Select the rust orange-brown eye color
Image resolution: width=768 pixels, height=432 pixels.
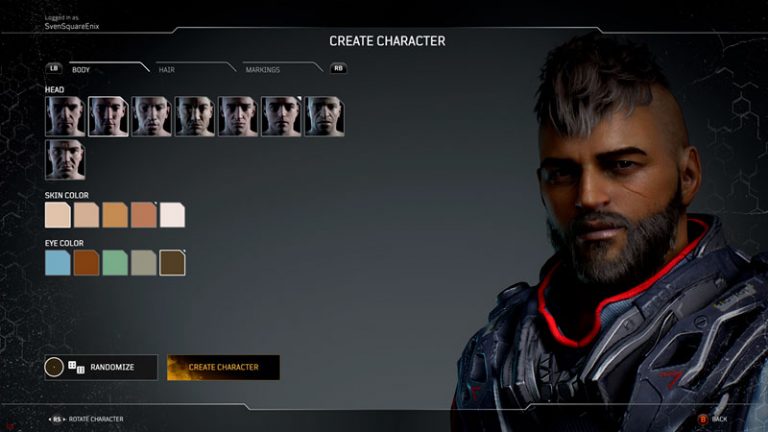point(87,262)
